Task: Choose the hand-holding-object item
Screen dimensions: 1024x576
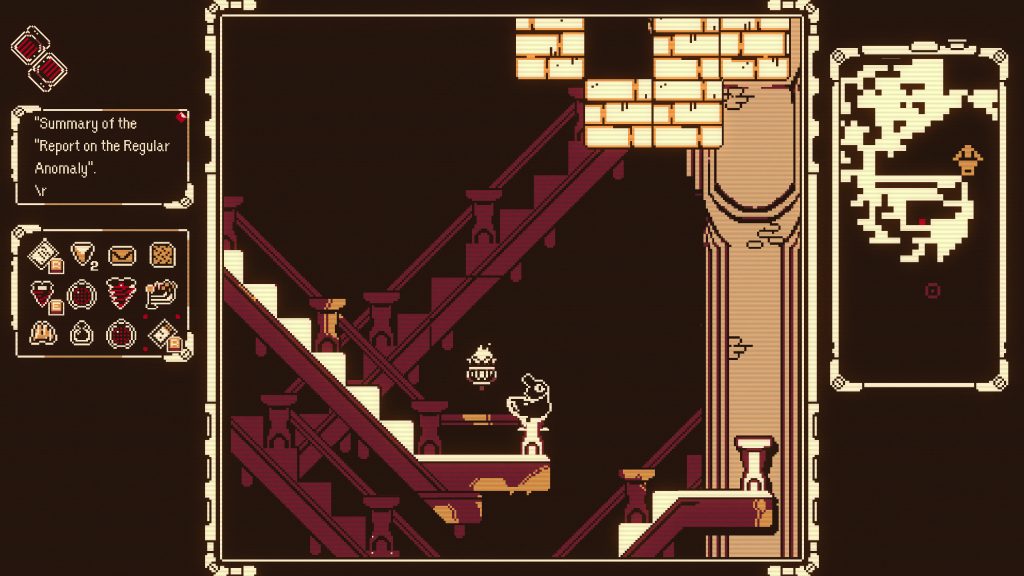Action: tap(161, 293)
